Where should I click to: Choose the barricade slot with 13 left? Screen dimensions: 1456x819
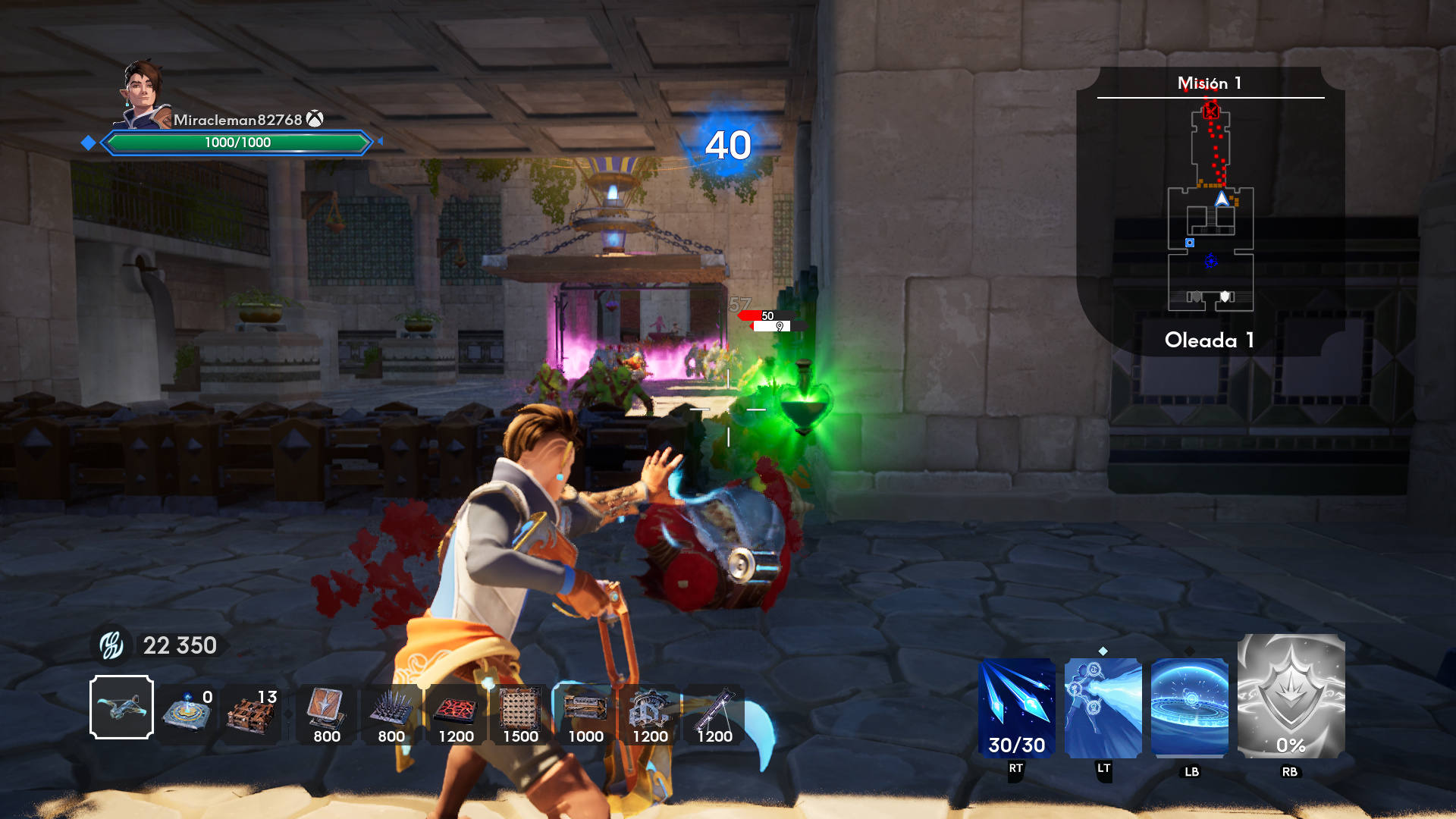click(252, 711)
